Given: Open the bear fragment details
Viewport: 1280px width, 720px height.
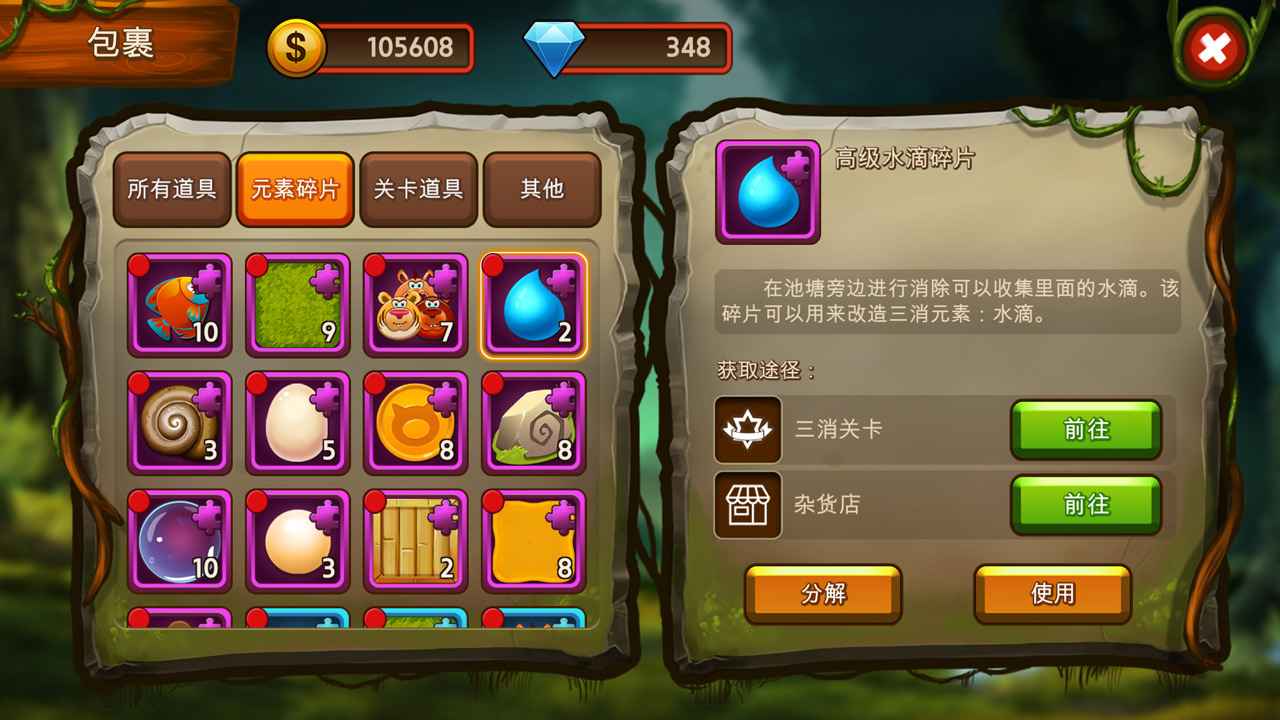Looking at the screenshot, I should (x=414, y=303).
